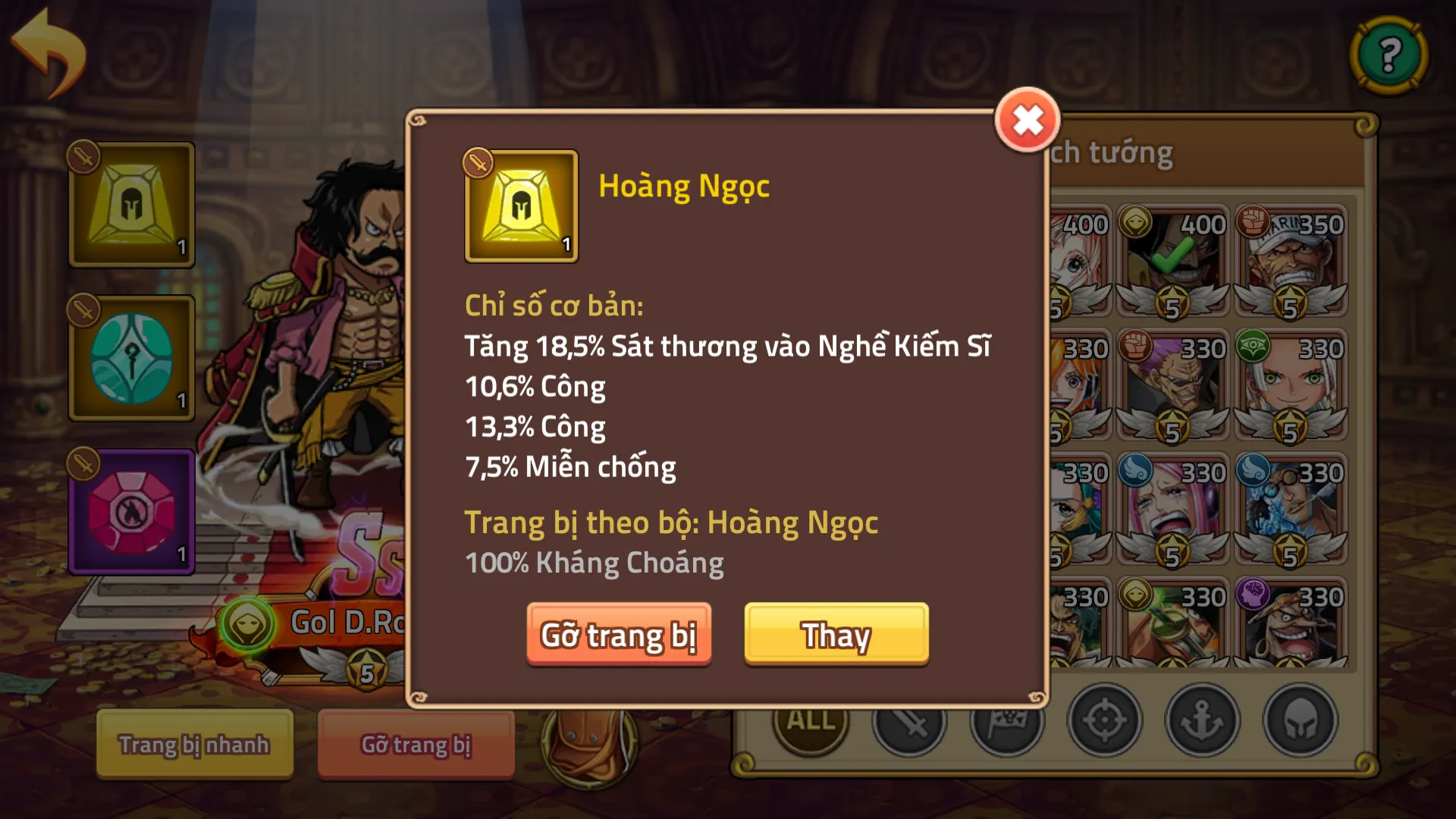Viewport: 1456px width, 819px height.
Task: Select the red flame gem equipment slot
Action: [132, 513]
